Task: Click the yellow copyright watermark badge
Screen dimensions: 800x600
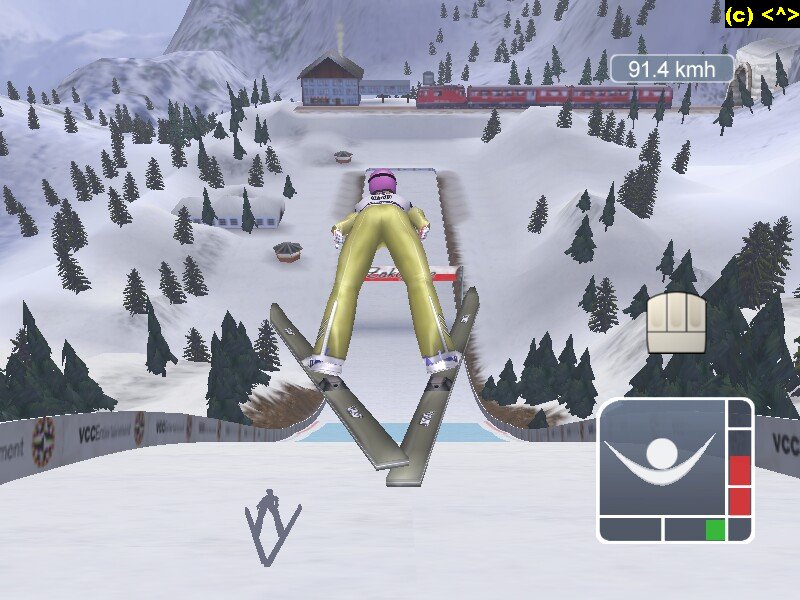Action: (761, 14)
